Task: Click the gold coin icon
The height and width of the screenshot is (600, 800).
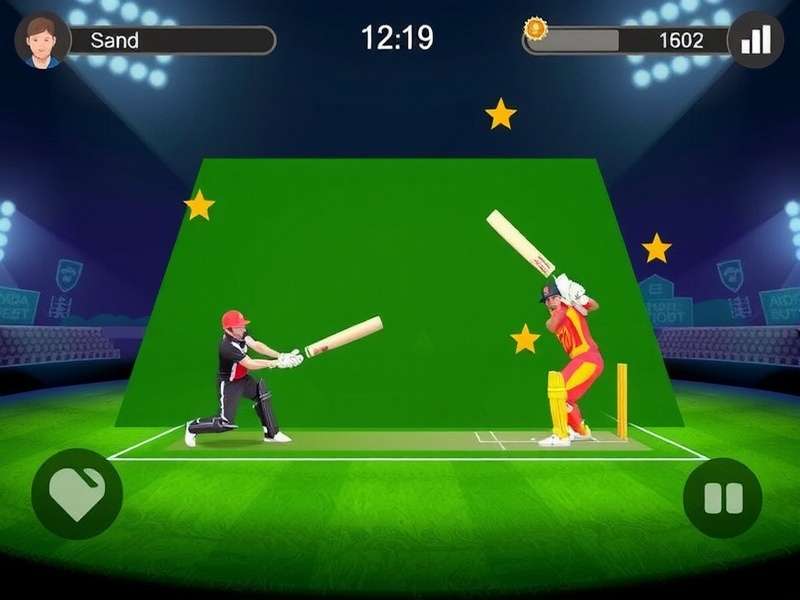Action: pyautogui.click(x=537, y=29)
